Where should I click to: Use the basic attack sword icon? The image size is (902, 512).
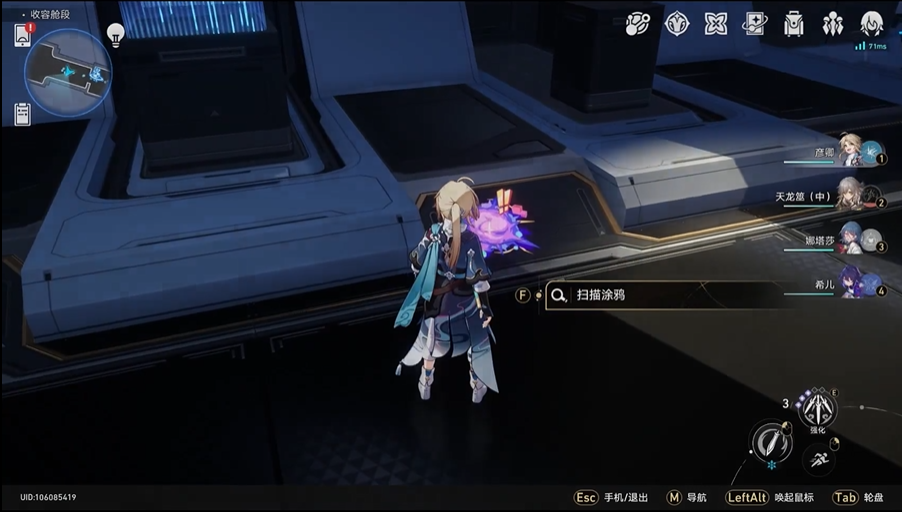771,442
